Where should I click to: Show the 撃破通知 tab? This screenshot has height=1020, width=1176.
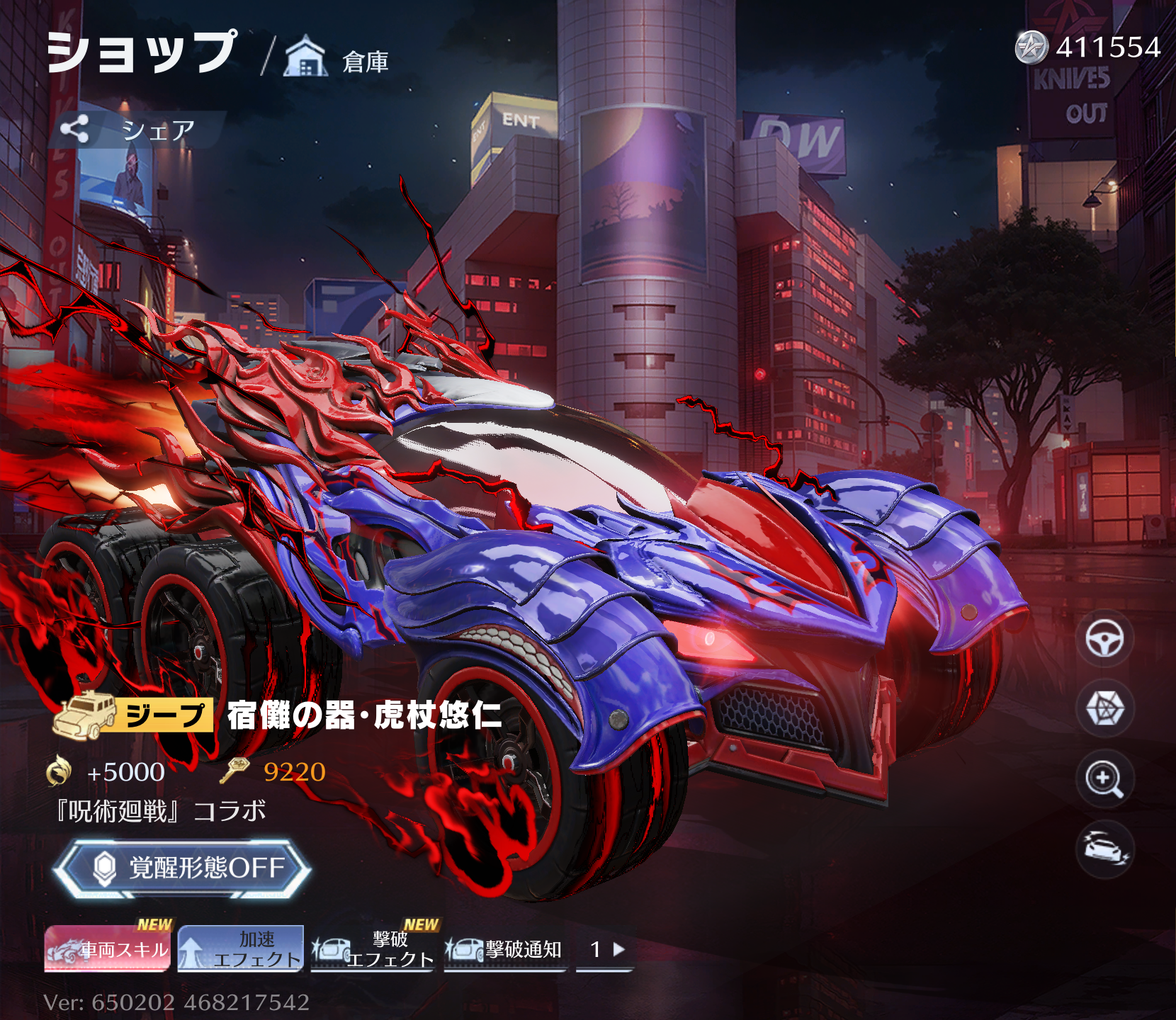505,949
